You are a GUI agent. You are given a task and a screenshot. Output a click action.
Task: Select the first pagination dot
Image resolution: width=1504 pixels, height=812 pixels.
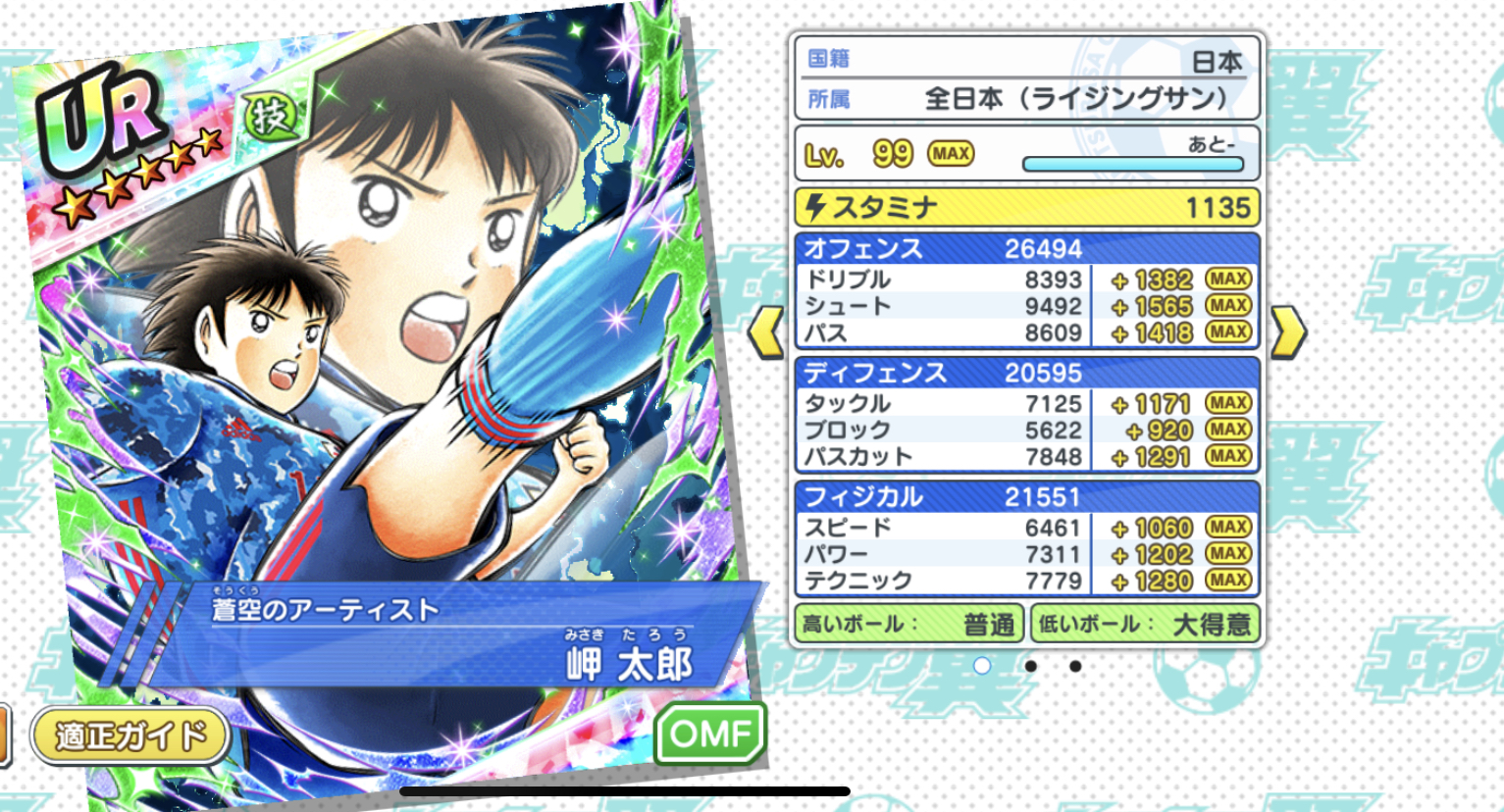[984, 666]
